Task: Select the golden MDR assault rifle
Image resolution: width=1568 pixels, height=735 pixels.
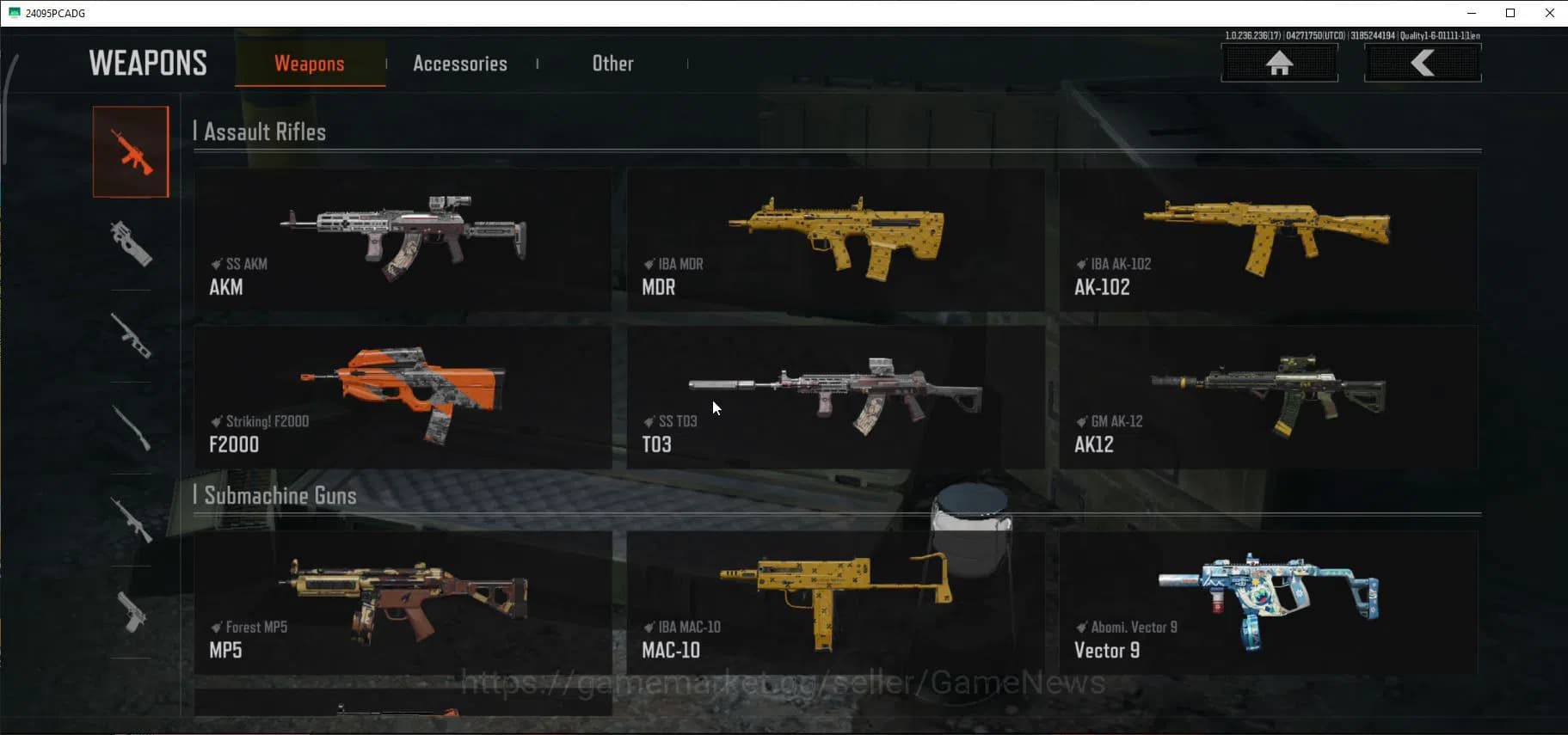Action: [x=835, y=241]
